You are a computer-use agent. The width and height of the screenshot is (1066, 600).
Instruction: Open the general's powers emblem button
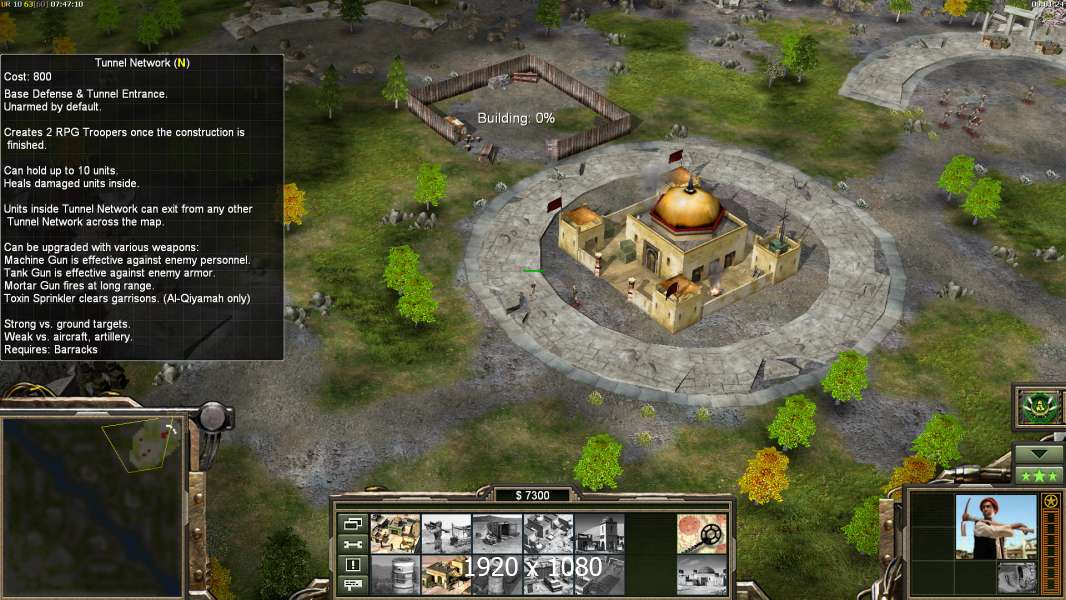click(x=1038, y=407)
